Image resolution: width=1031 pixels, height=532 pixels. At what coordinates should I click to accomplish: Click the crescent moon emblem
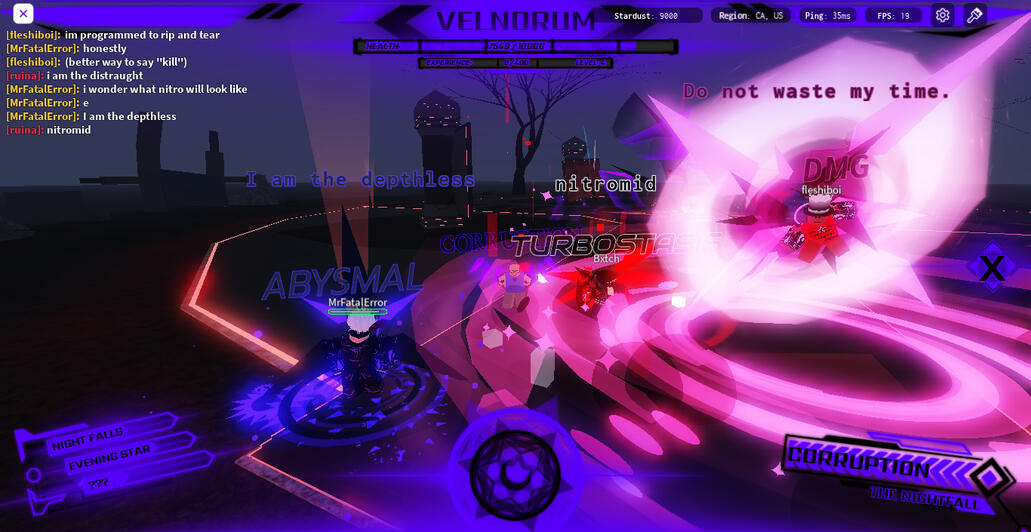click(514, 473)
